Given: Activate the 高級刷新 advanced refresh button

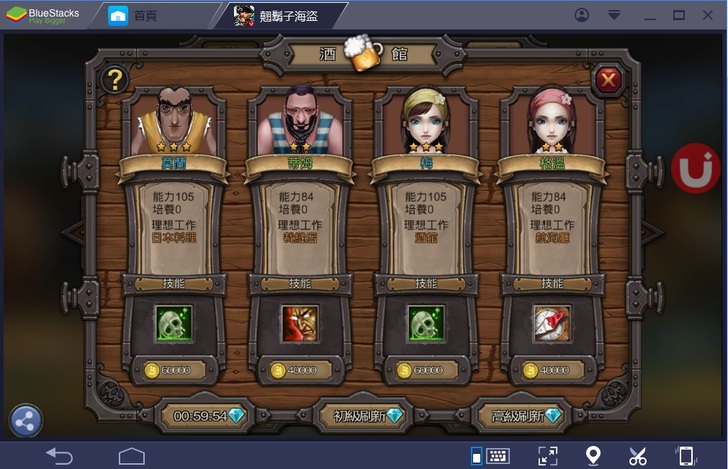Looking at the screenshot, I should point(519,415).
